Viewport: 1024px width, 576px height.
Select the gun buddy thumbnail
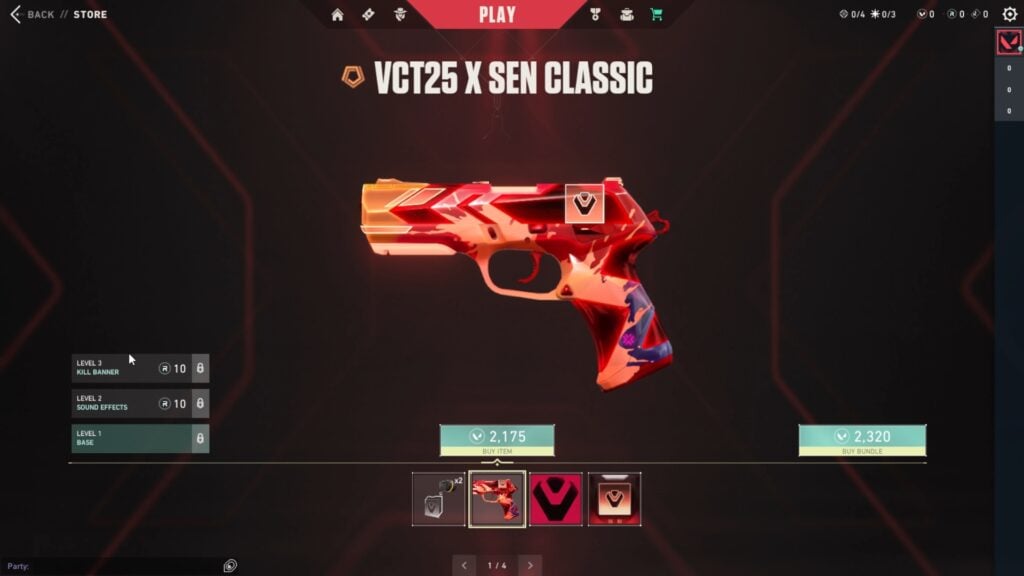[439, 499]
